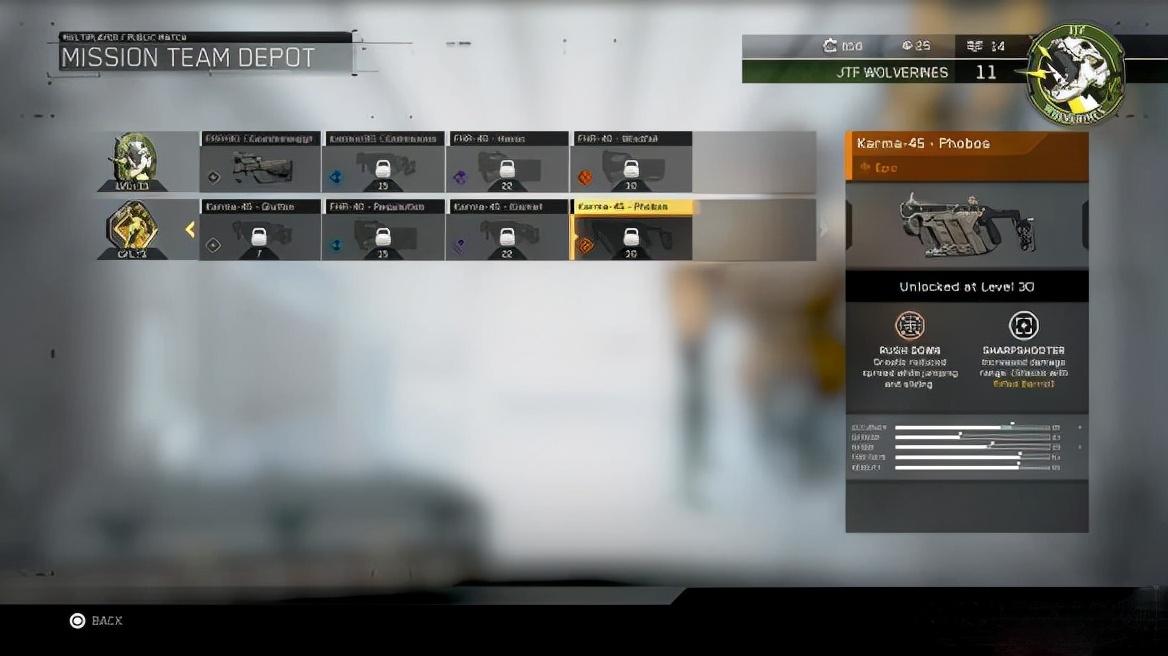Choose the purple Karma-45 locked at level 22
The height and width of the screenshot is (656, 1168).
point(507,230)
